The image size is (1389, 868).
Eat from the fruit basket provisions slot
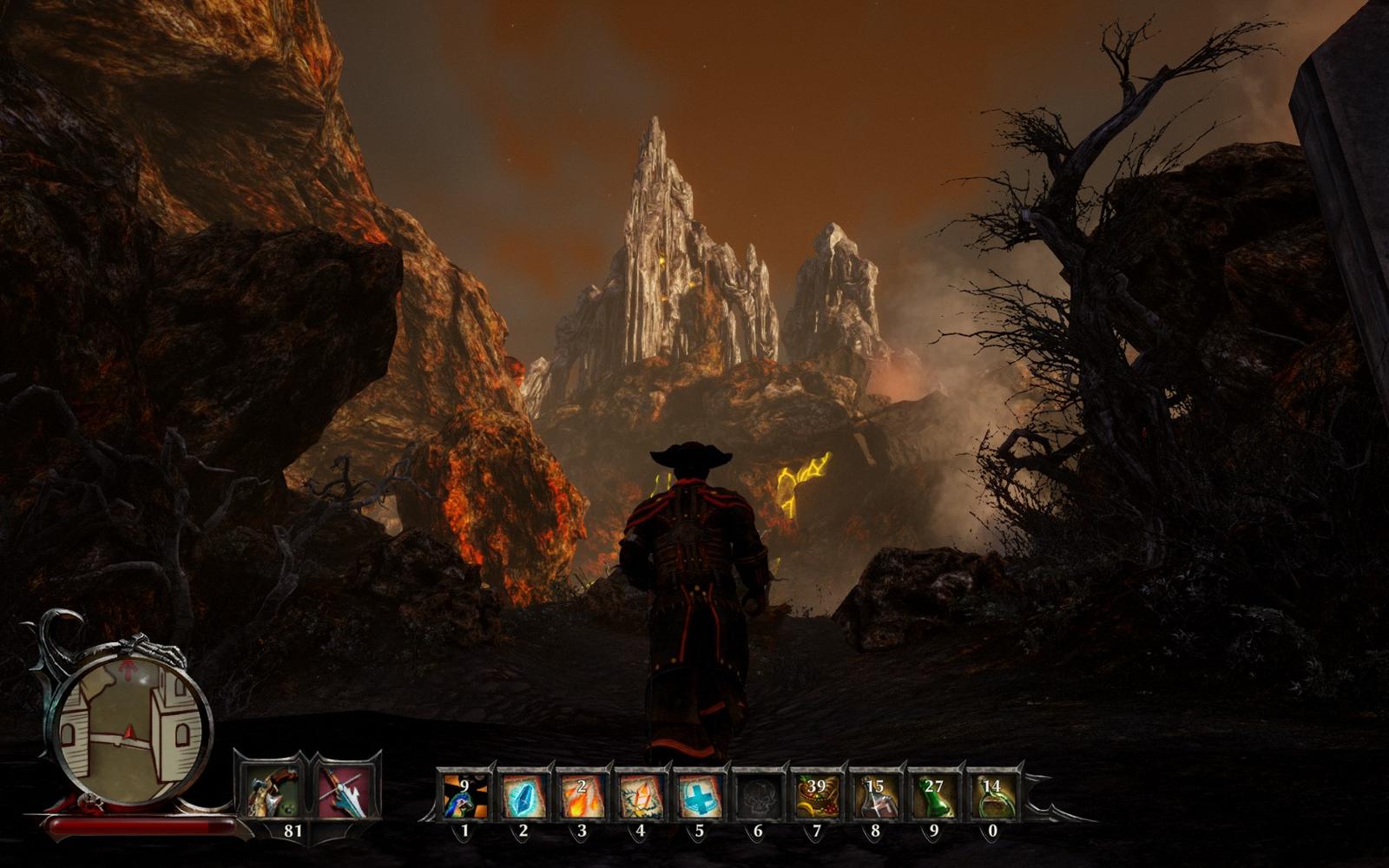coord(816,795)
